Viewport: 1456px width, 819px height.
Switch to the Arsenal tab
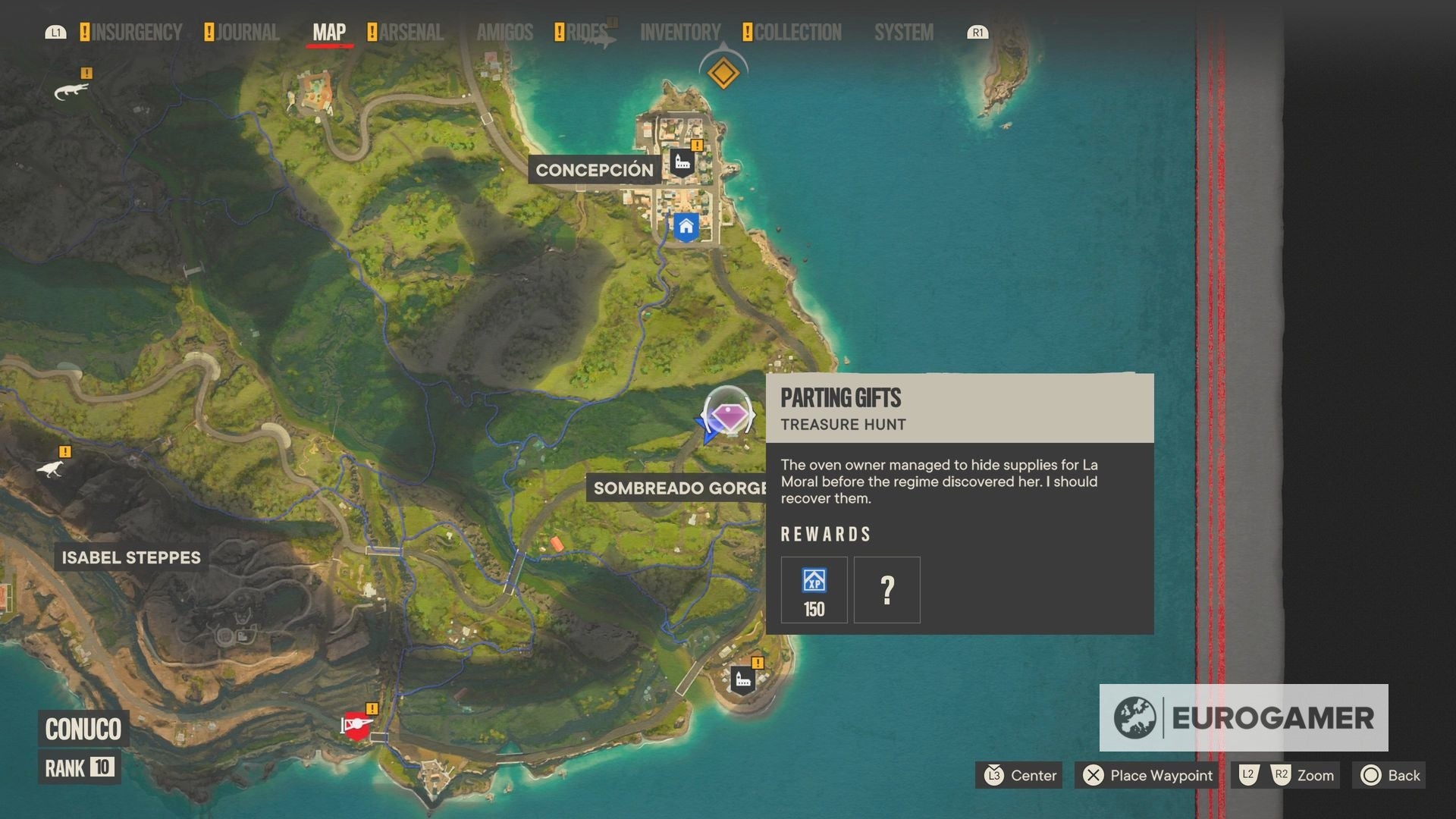tap(408, 33)
